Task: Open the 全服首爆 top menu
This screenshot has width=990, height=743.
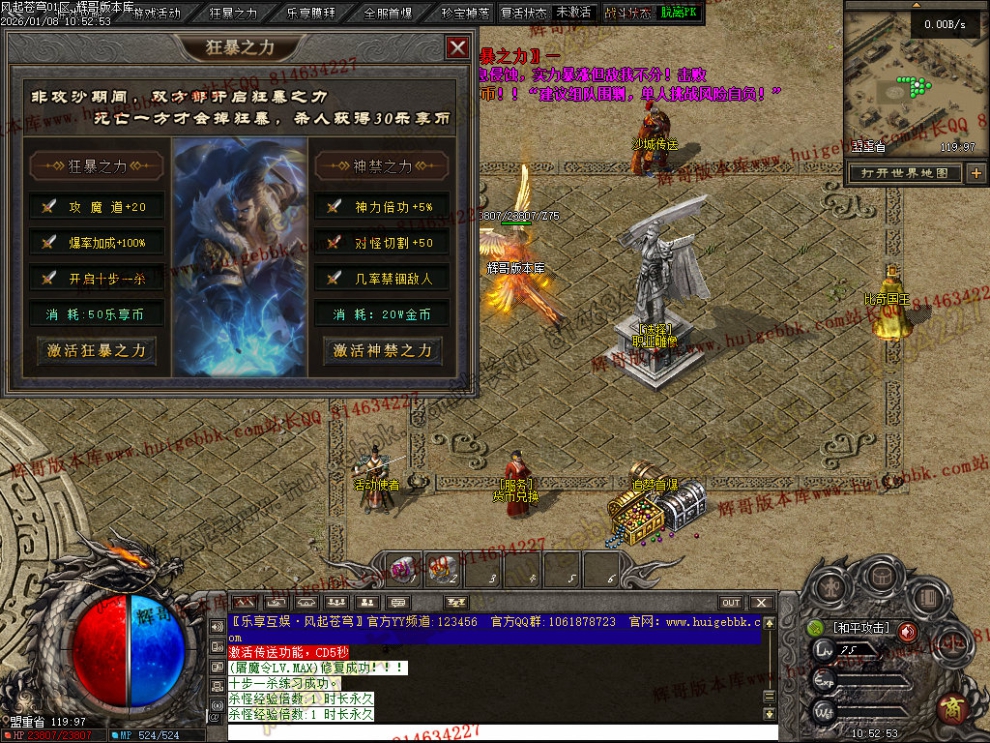Action: (x=389, y=13)
